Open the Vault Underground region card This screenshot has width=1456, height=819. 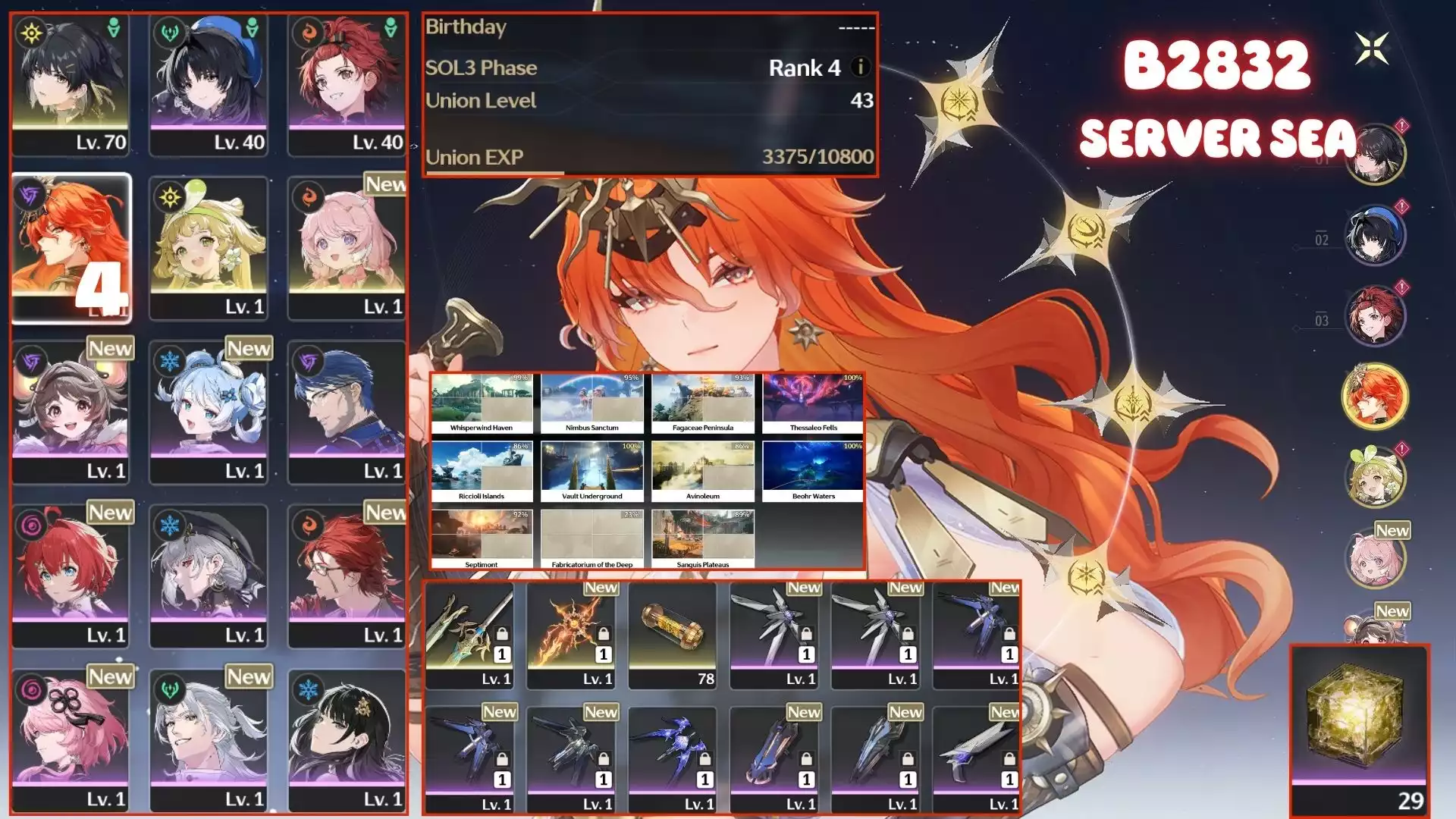click(x=592, y=472)
